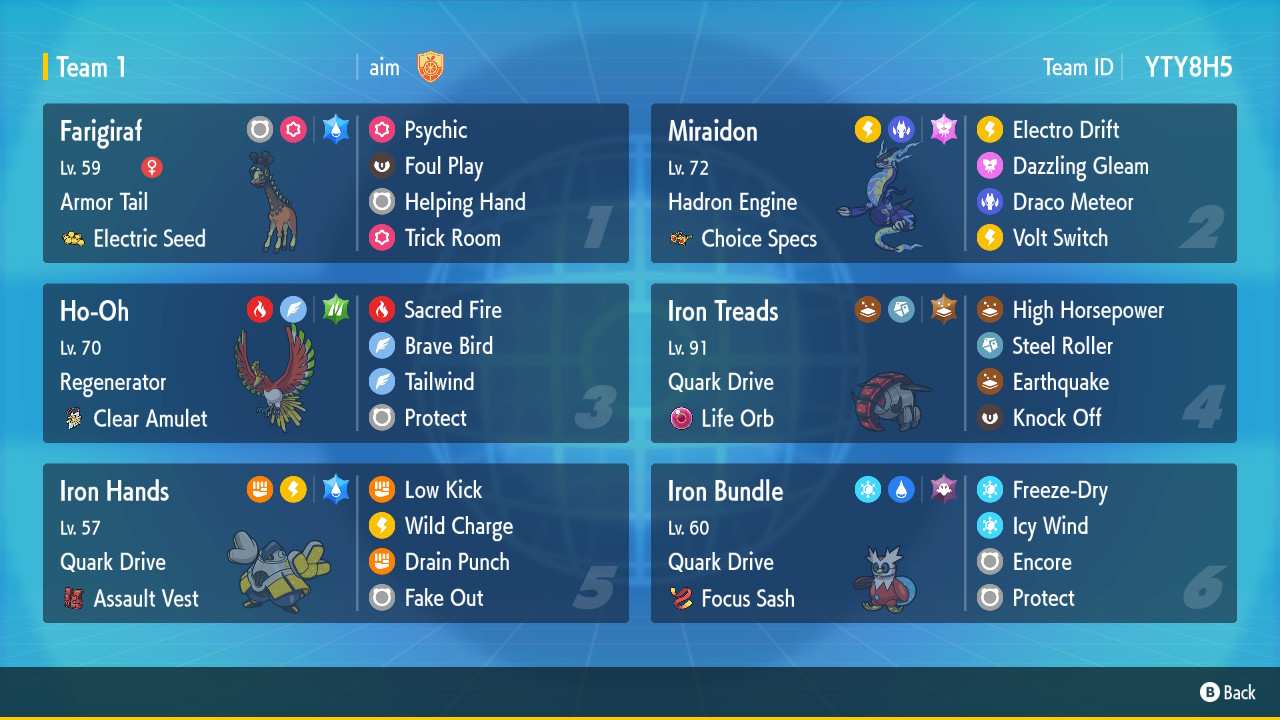
Task: Open the Iron Treads team card
Action: tap(943, 363)
